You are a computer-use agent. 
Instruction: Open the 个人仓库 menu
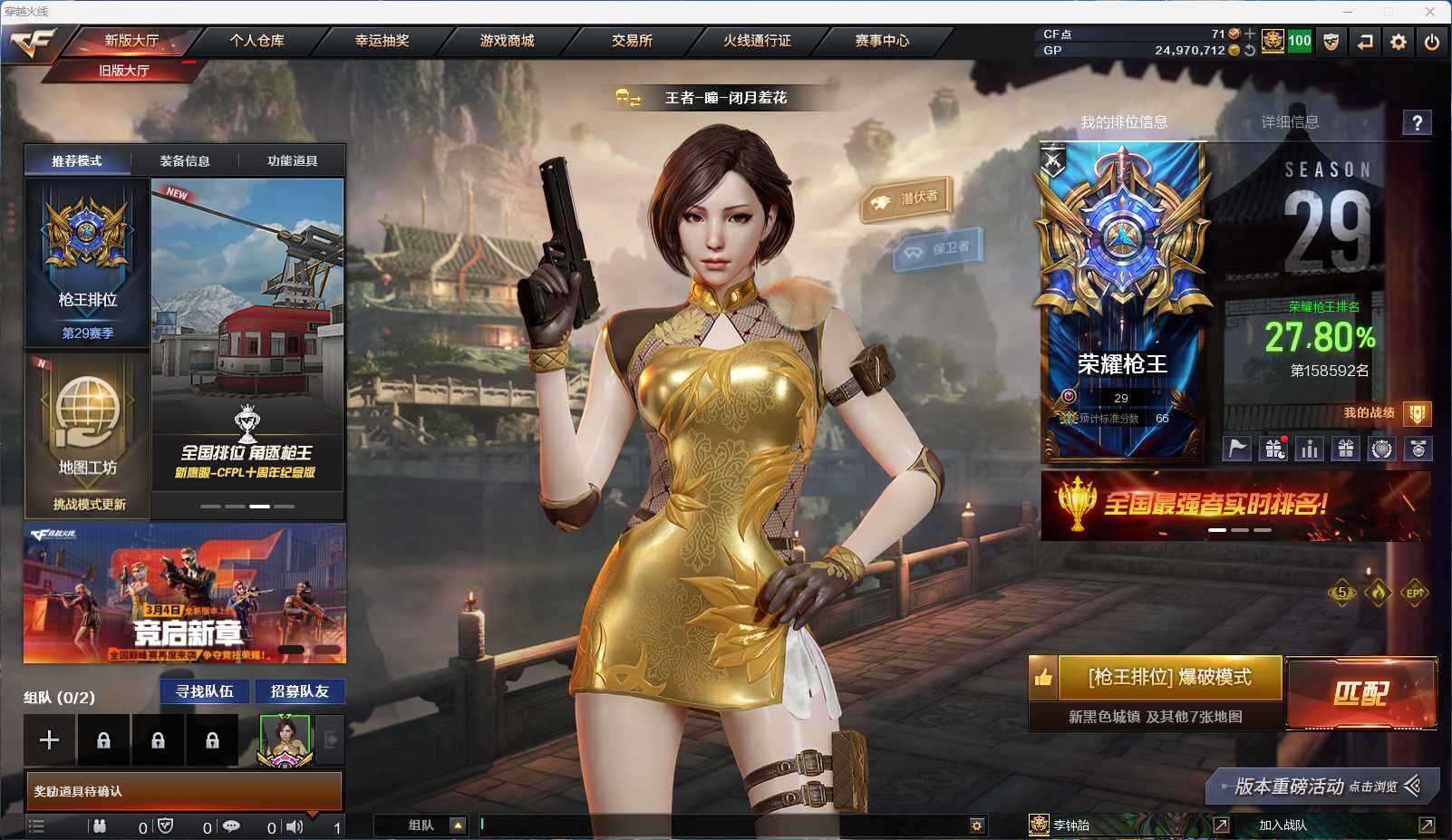(257, 41)
